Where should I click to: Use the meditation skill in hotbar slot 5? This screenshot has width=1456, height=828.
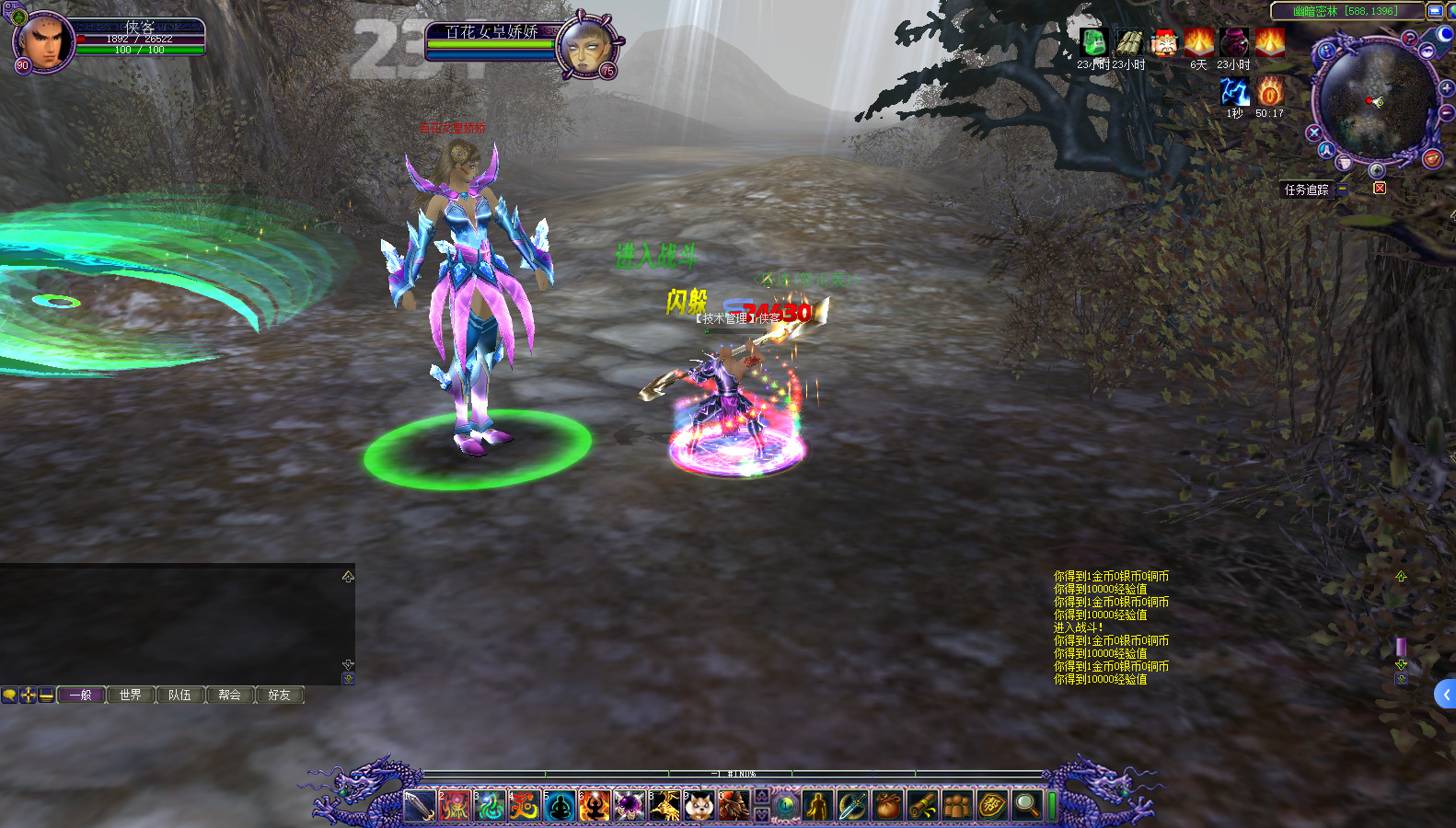560,806
